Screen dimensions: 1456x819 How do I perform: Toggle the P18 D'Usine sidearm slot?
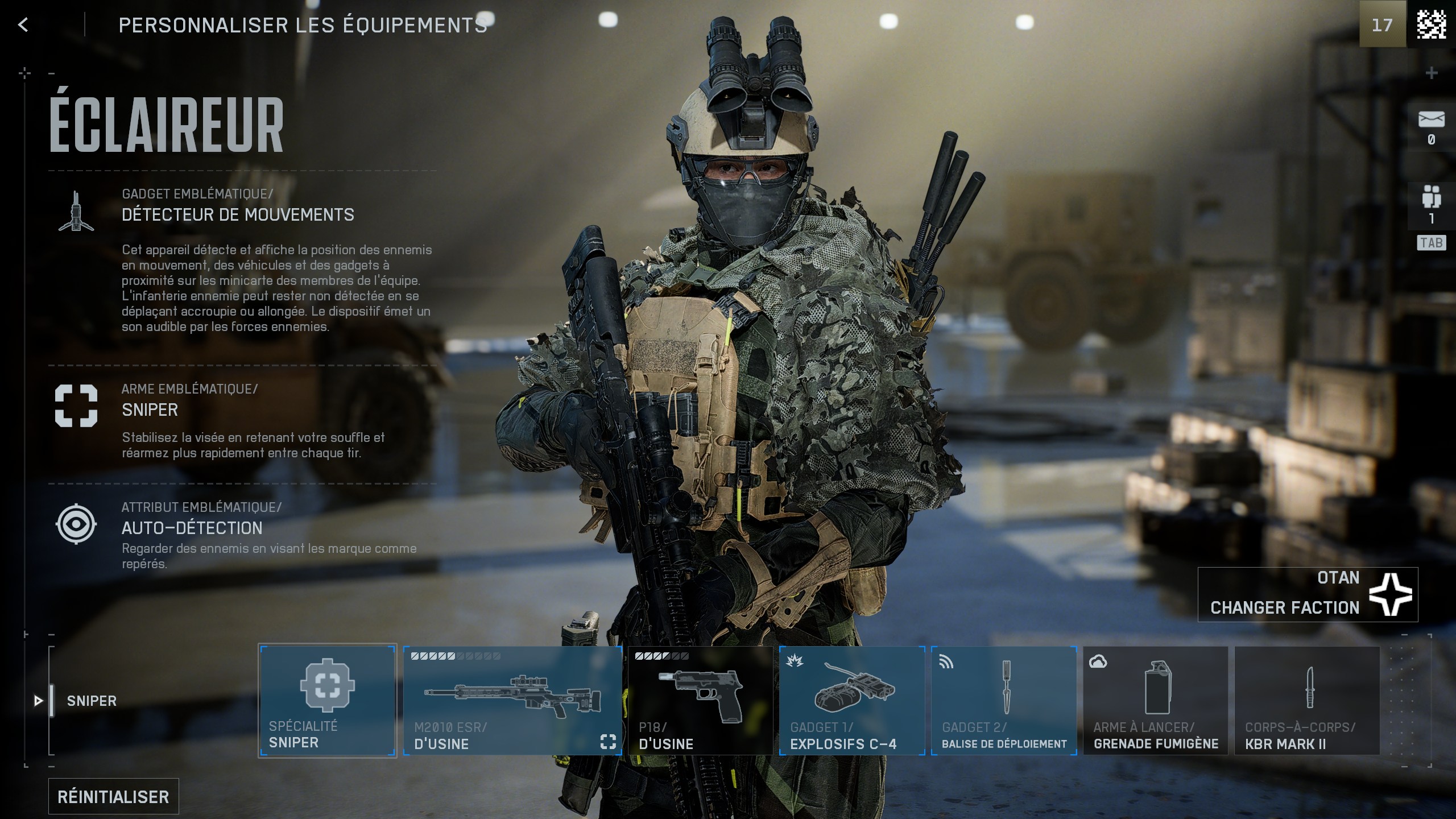tap(702, 700)
